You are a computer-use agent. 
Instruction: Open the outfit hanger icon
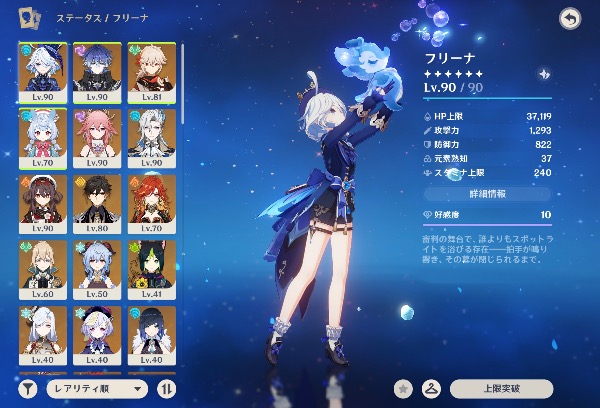point(432,387)
